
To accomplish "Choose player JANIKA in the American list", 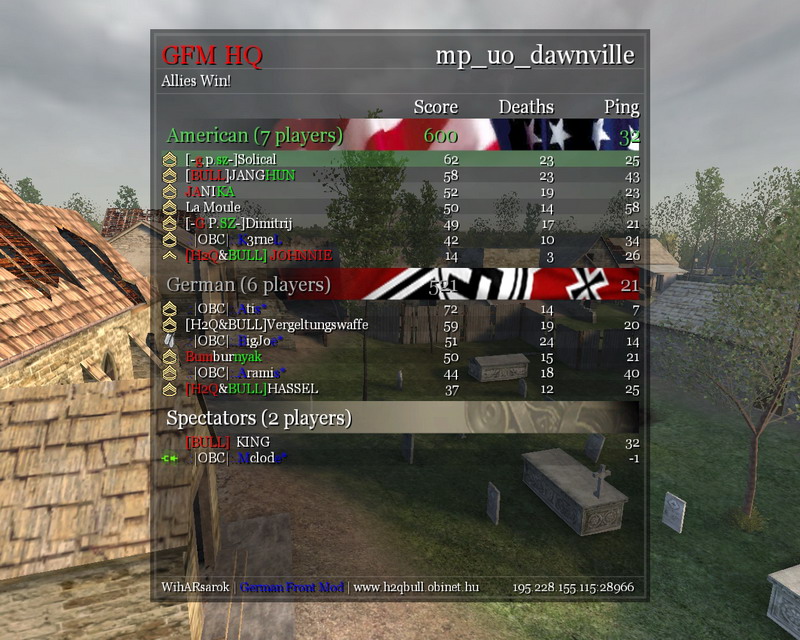I will [x=400, y=191].
